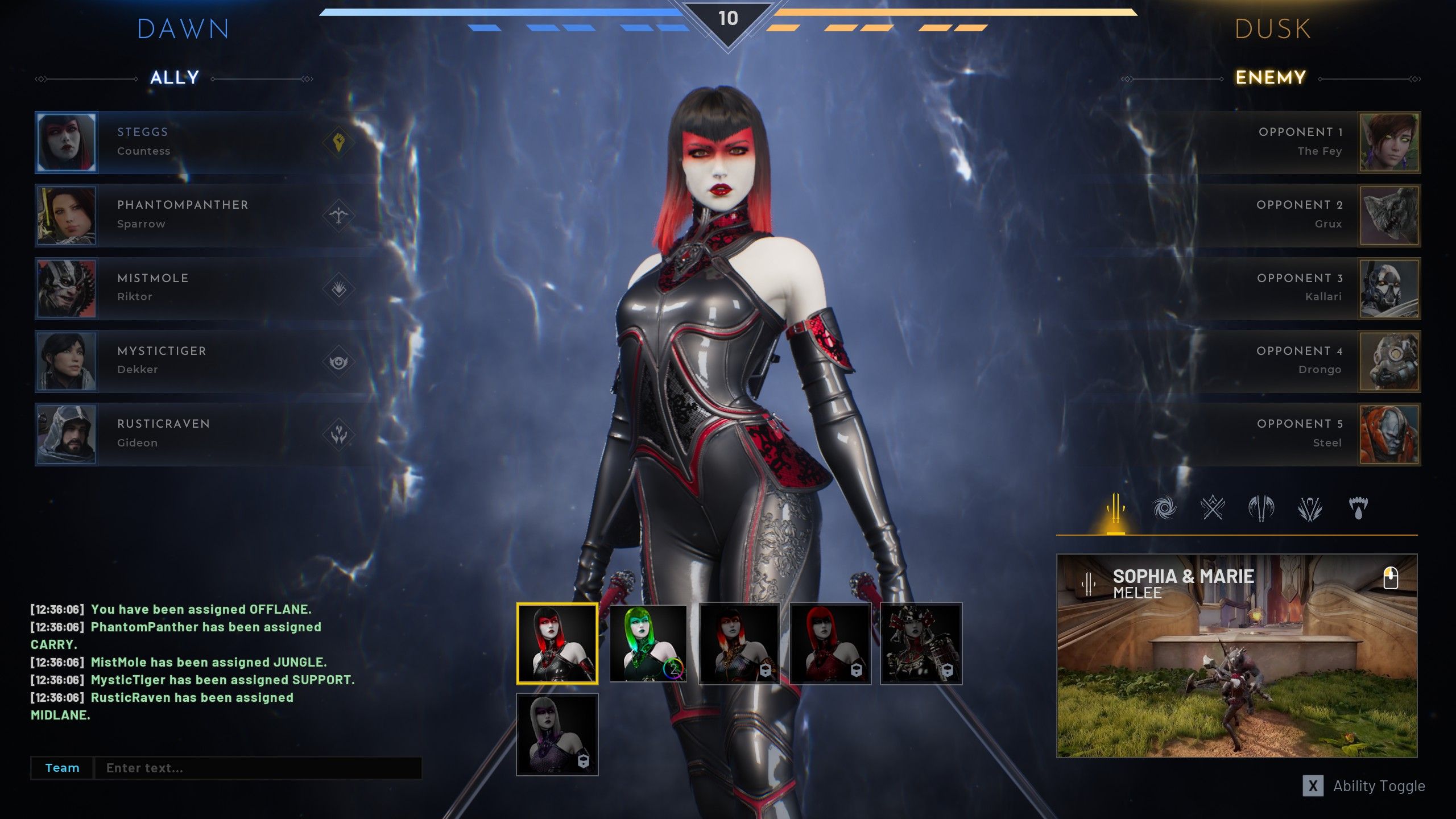
Task: Select the orange-haired Countess skin thumbnail
Action: coord(739,643)
